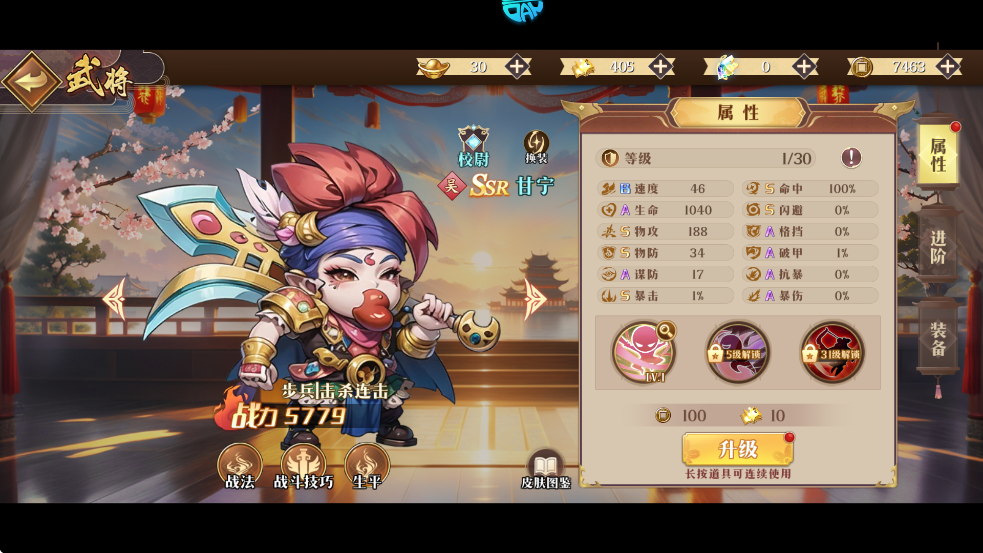
Task: Select the skill locked until level 5
Action: pyautogui.click(x=737, y=351)
